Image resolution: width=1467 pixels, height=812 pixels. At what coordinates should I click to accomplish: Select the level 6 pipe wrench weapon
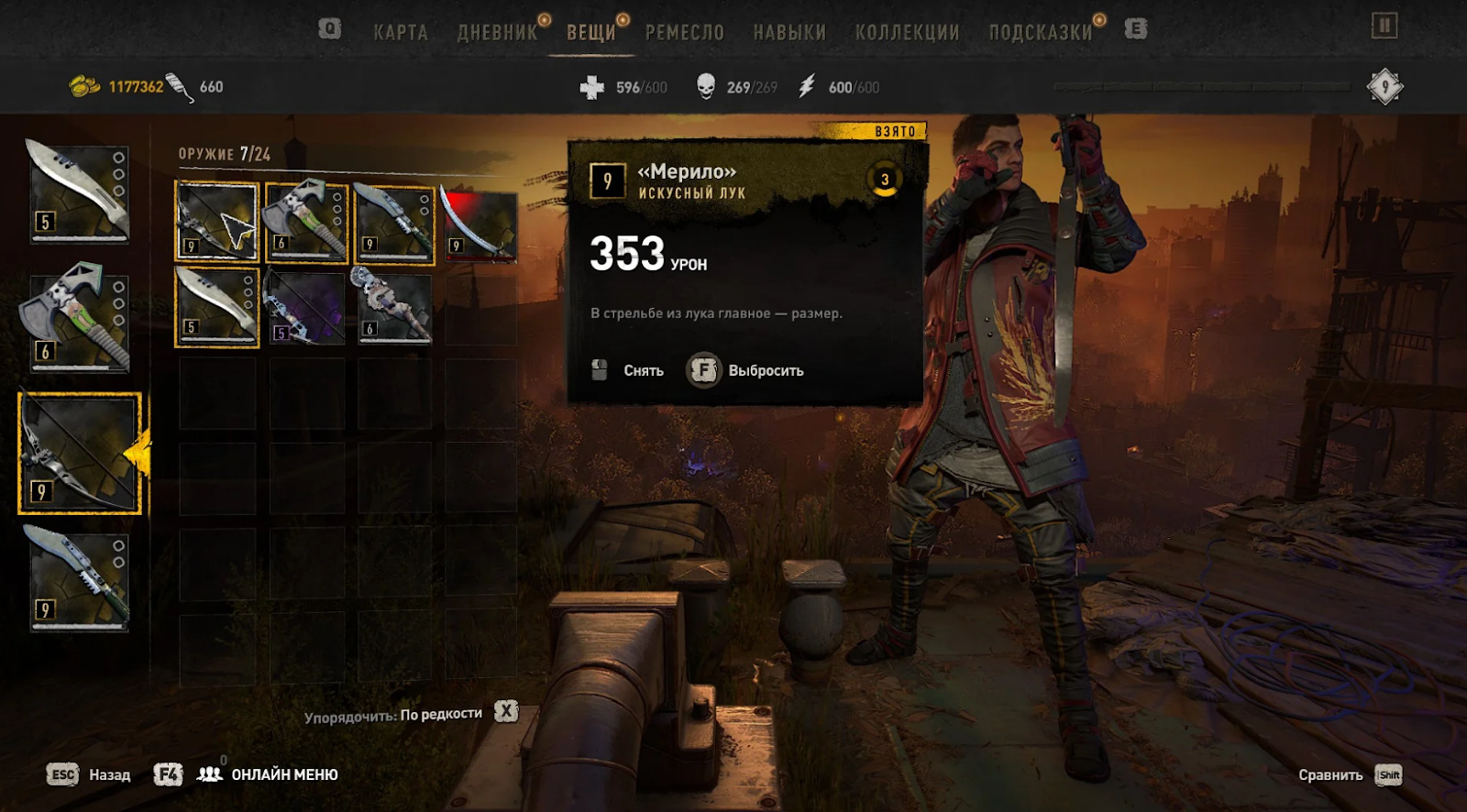pos(392,307)
